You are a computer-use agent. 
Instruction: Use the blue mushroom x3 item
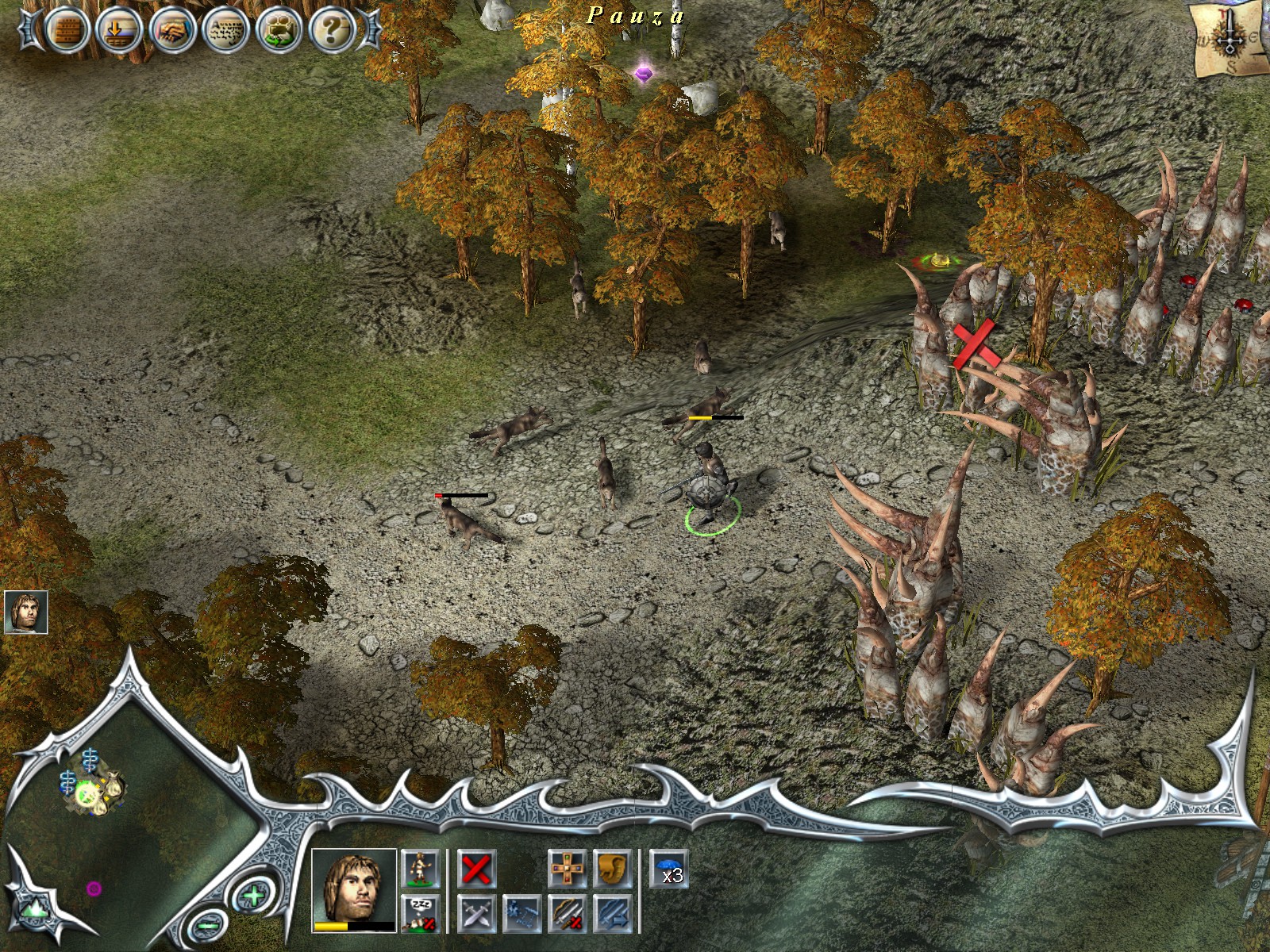pyautogui.click(x=669, y=869)
